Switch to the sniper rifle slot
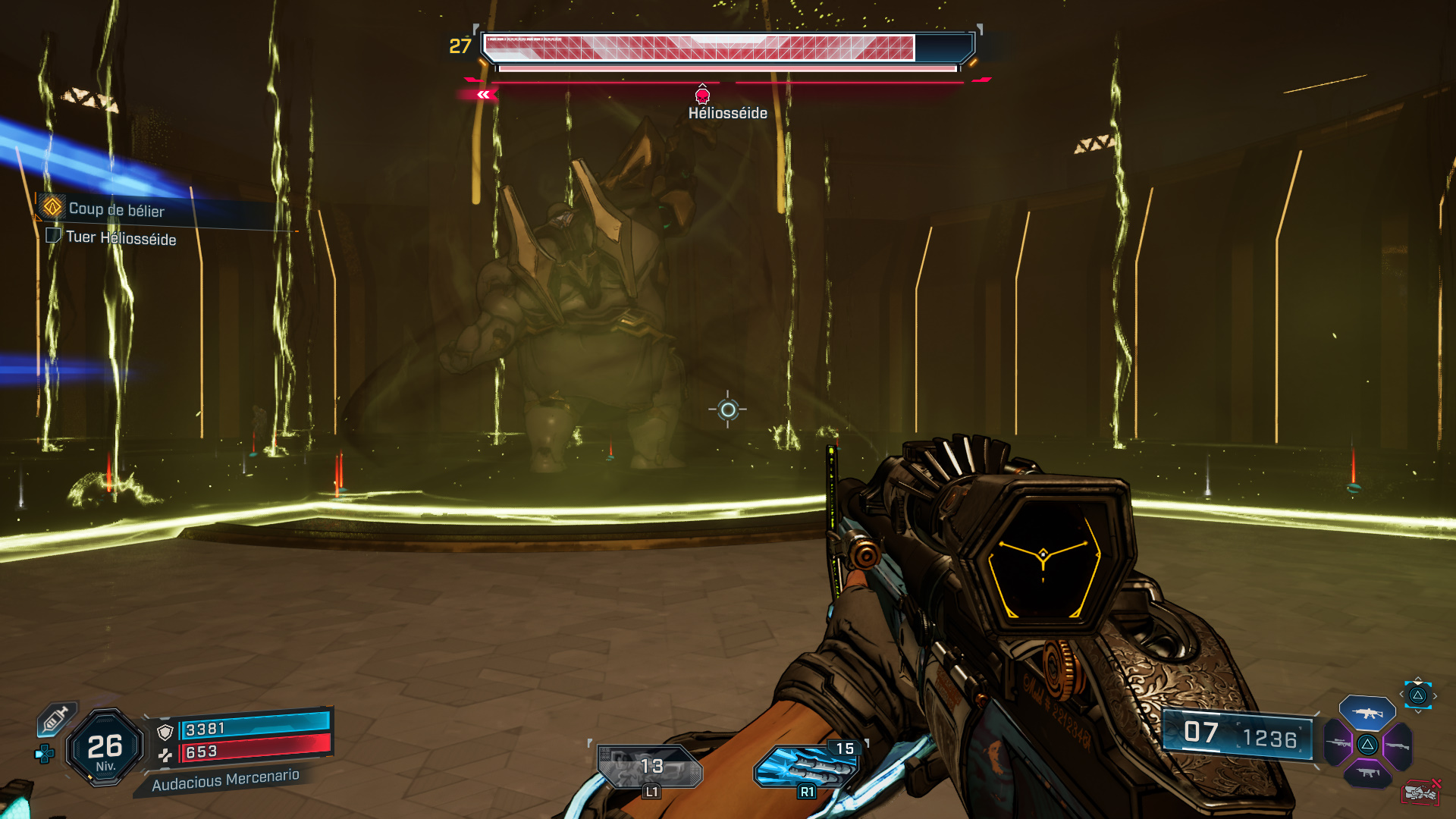The image size is (1456, 819). tap(1339, 743)
